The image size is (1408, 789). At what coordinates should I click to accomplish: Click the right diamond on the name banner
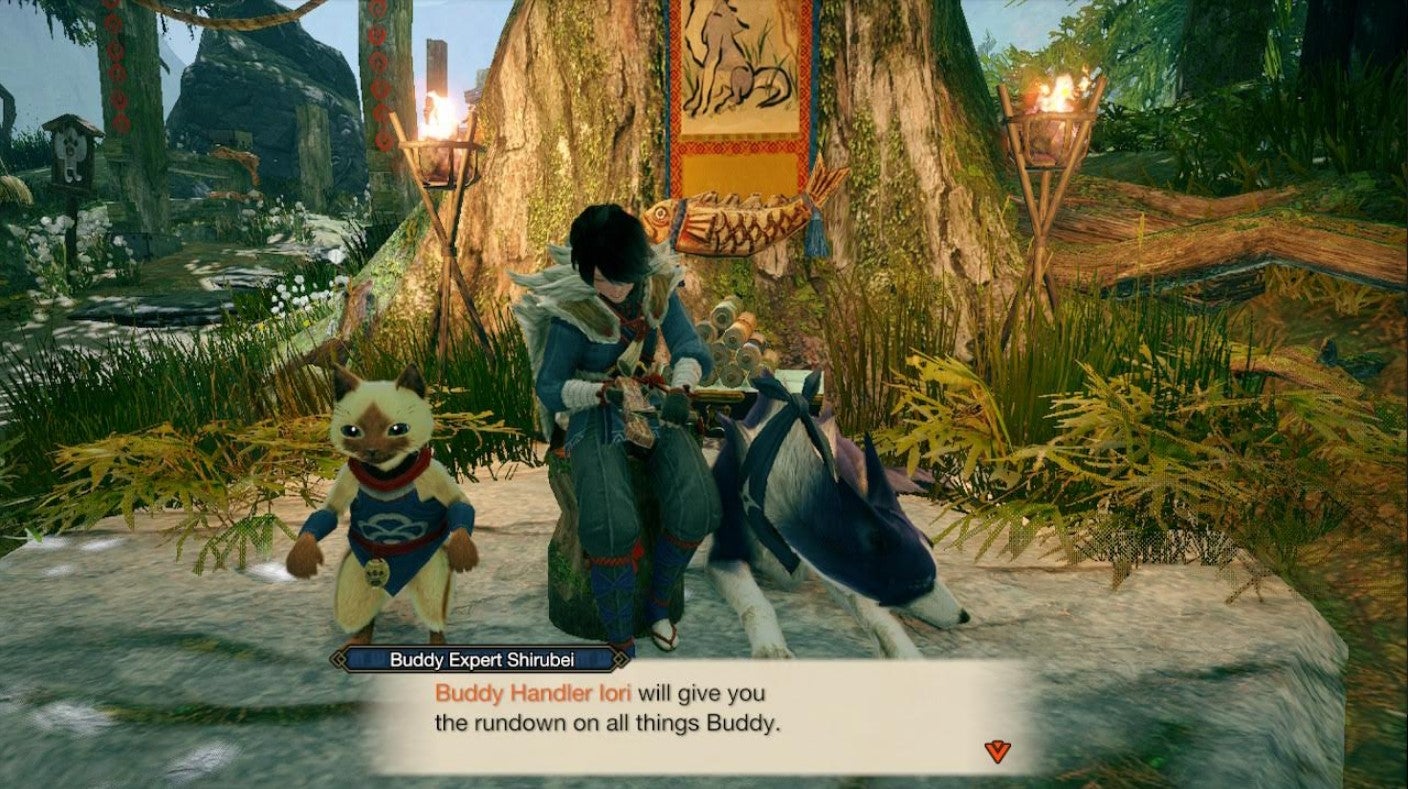pos(620,659)
